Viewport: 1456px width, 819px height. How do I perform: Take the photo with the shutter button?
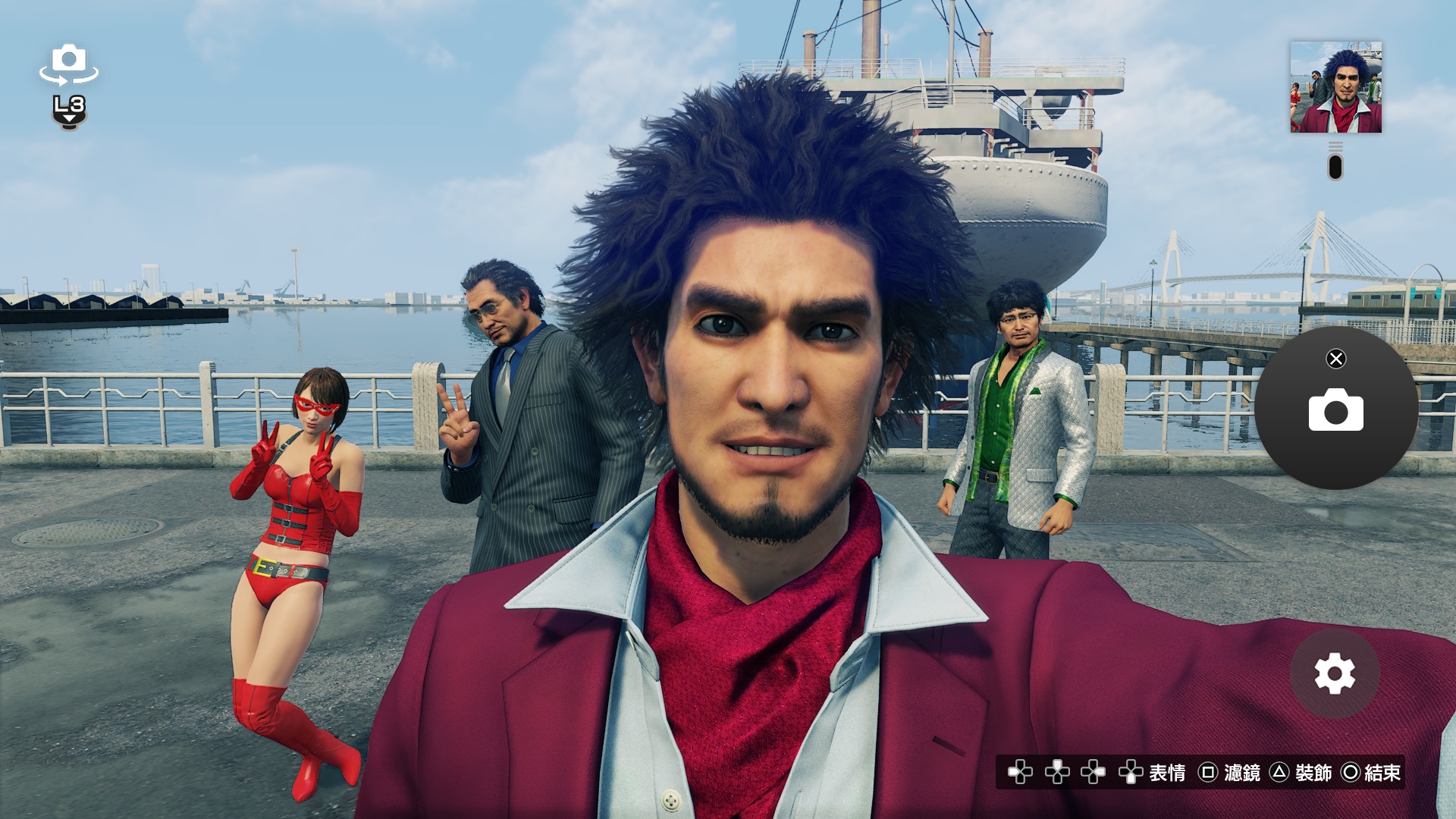tap(1335, 409)
